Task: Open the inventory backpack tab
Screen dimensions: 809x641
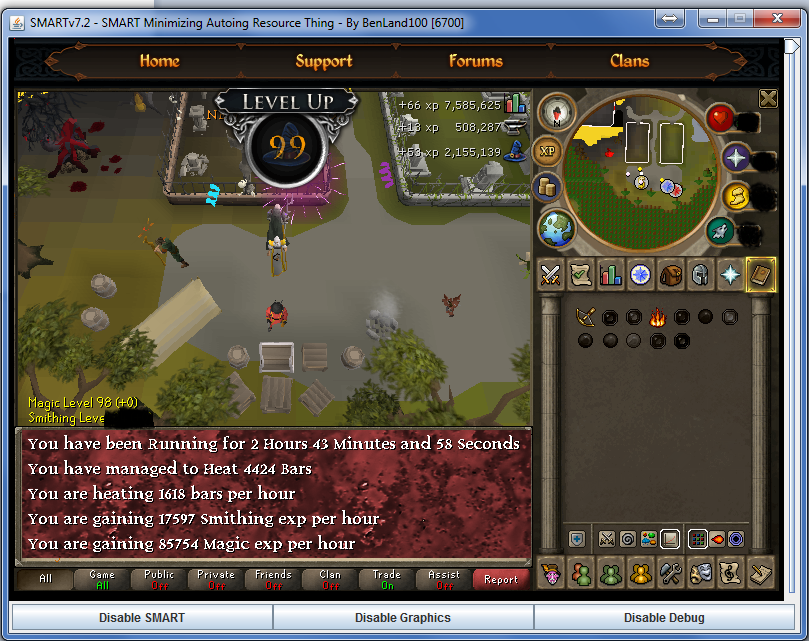Action: point(670,275)
